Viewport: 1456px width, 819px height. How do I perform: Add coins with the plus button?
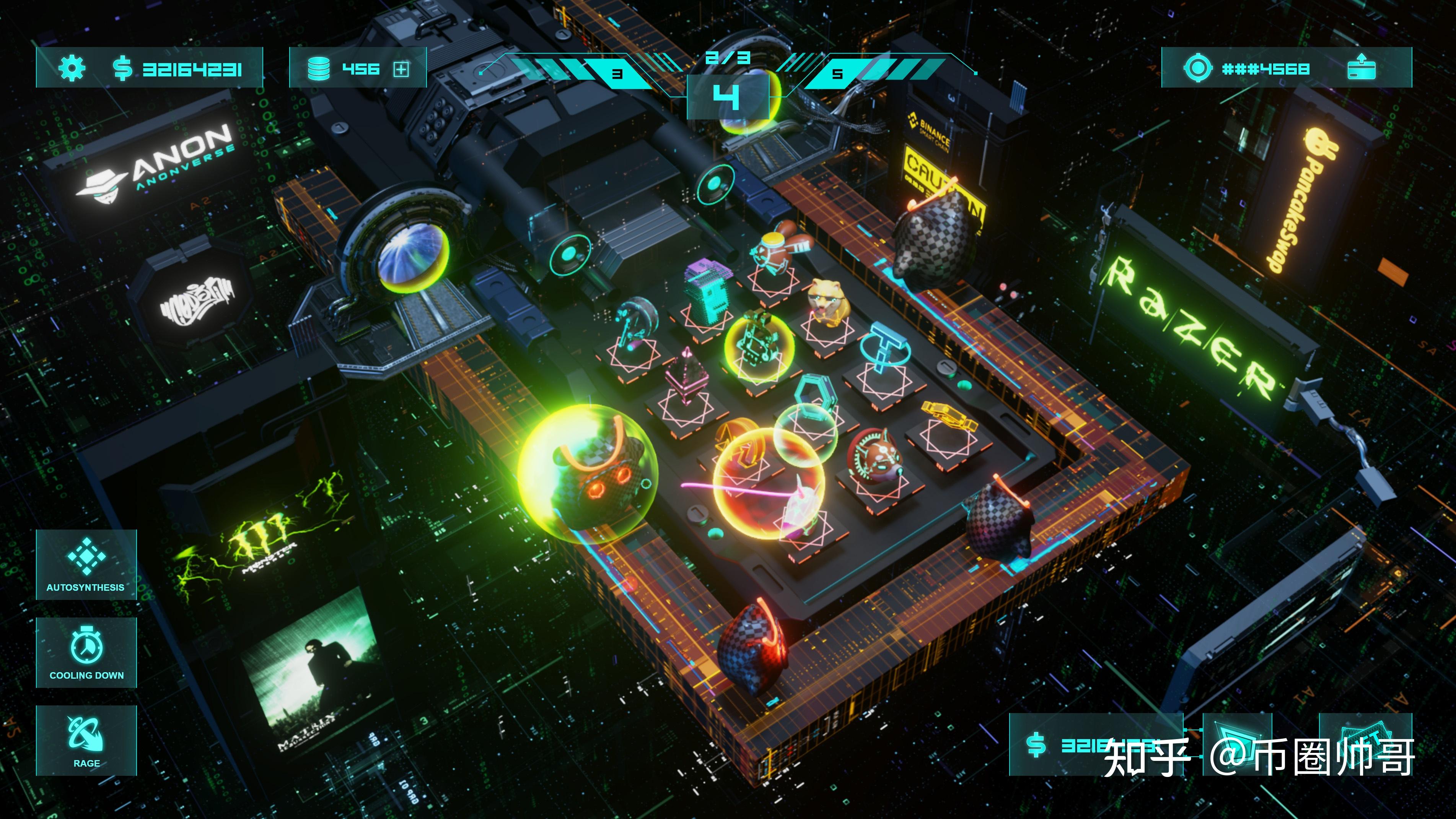(401, 69)
